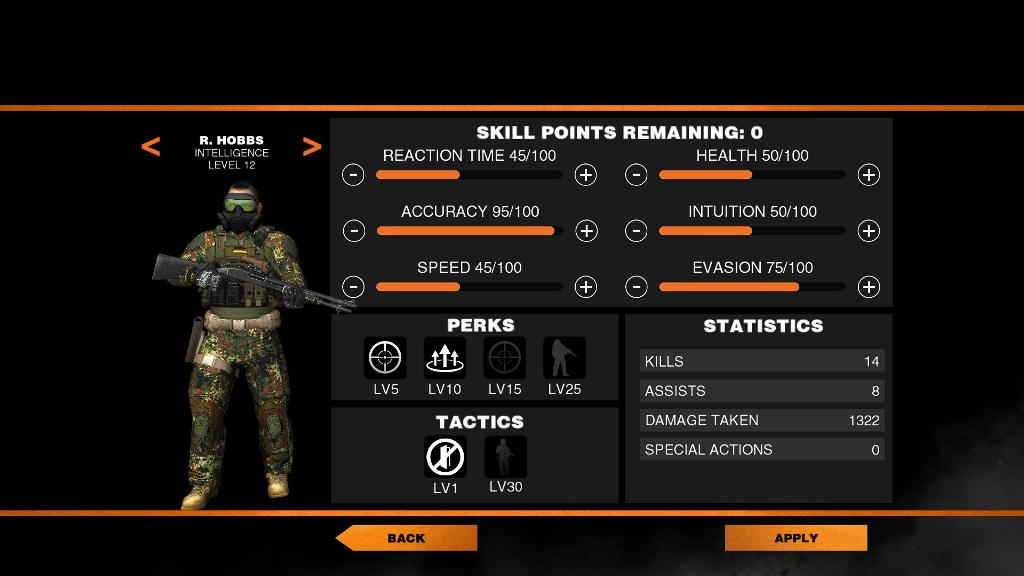Screen dimensions: 1024x576
Task: Decrease Reaction Time with the minus button
Action: 353,175
